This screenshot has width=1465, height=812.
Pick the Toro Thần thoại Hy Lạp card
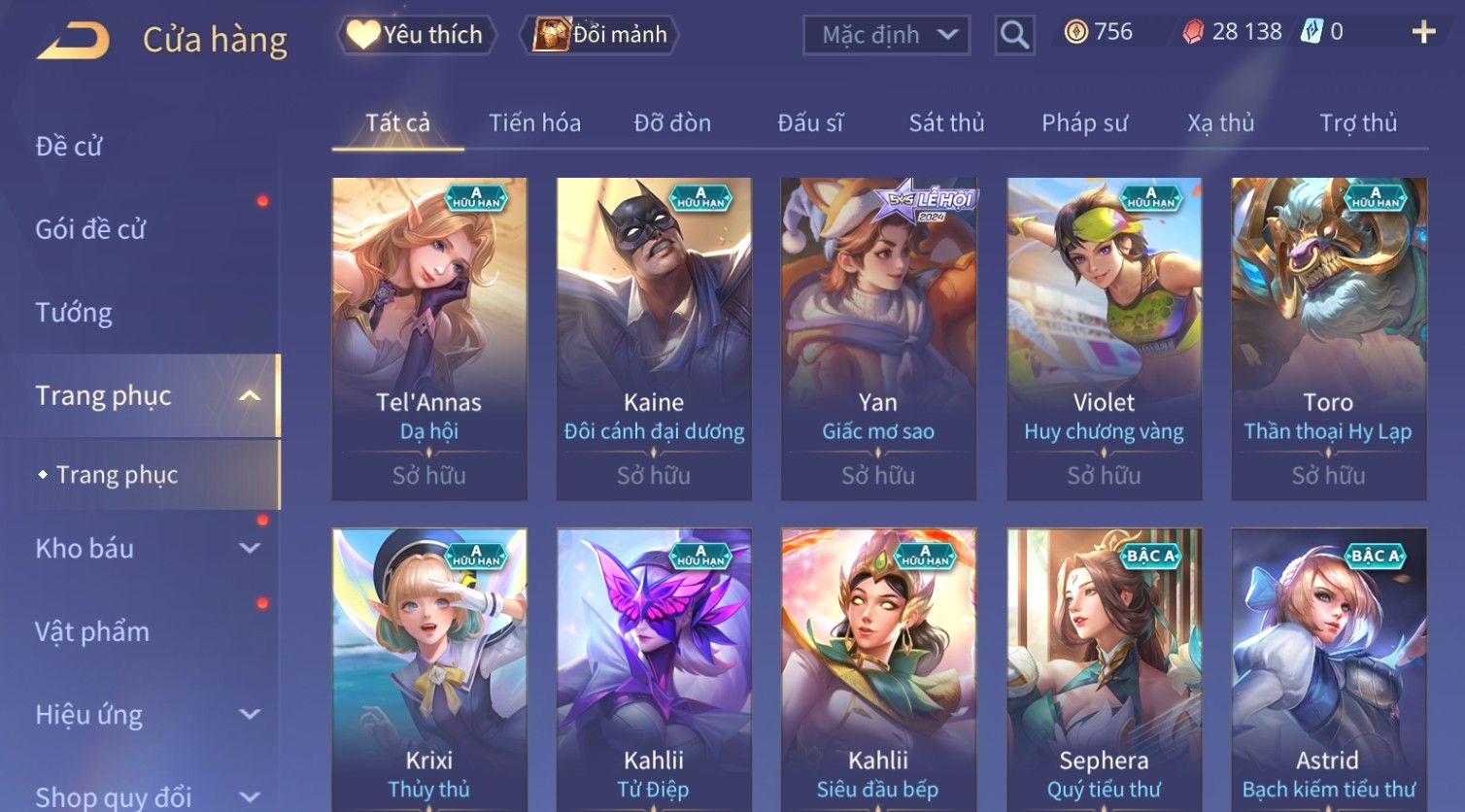pyautogui.click(x=1328, y=338)
